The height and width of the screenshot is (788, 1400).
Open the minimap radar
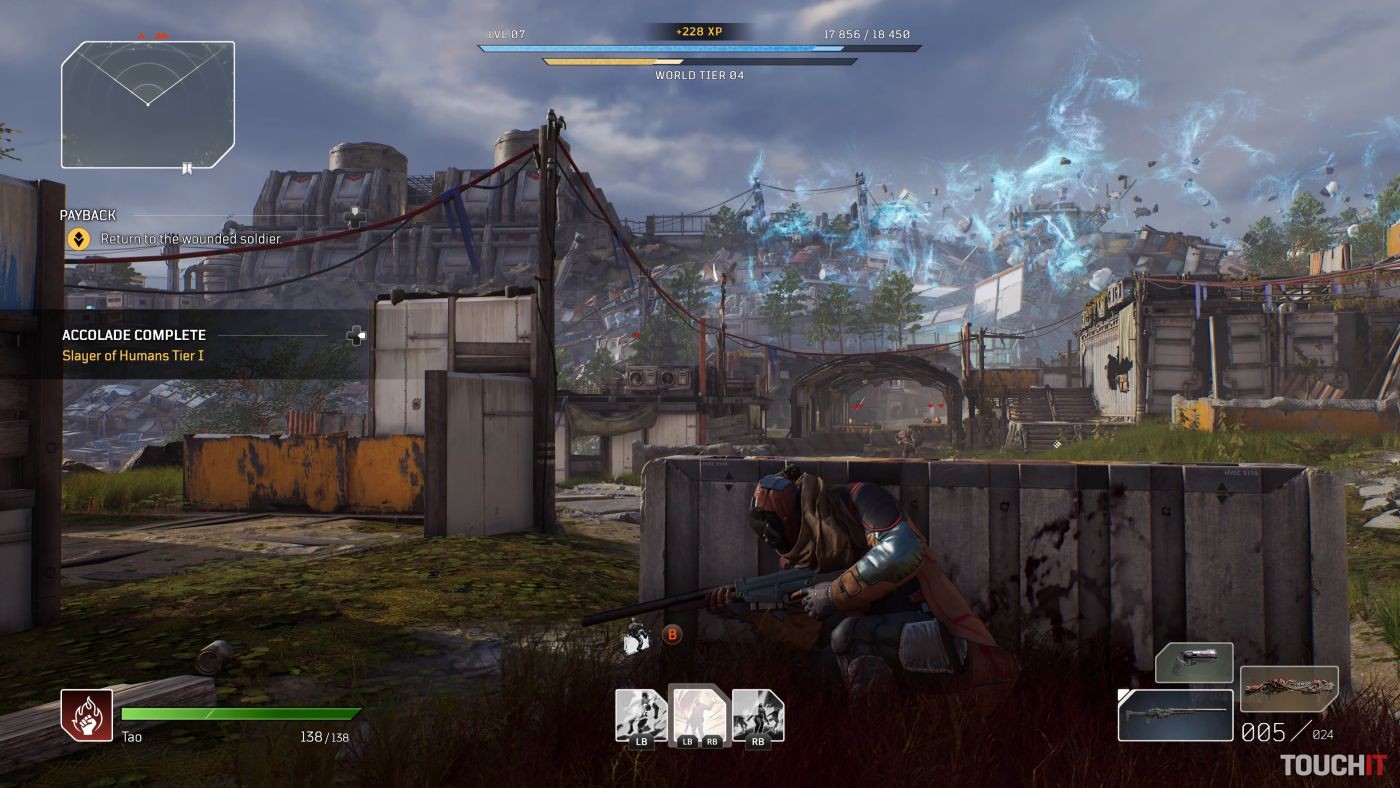(x=148, y=104)
